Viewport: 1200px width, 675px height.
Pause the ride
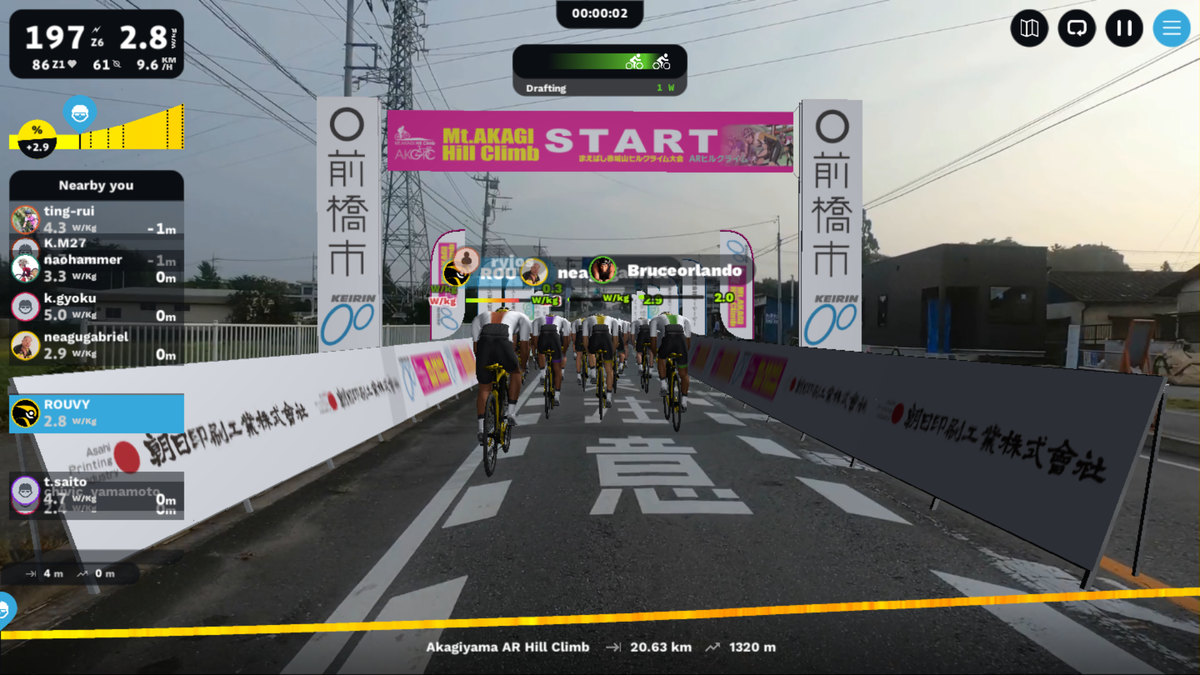coord(1124,28)
